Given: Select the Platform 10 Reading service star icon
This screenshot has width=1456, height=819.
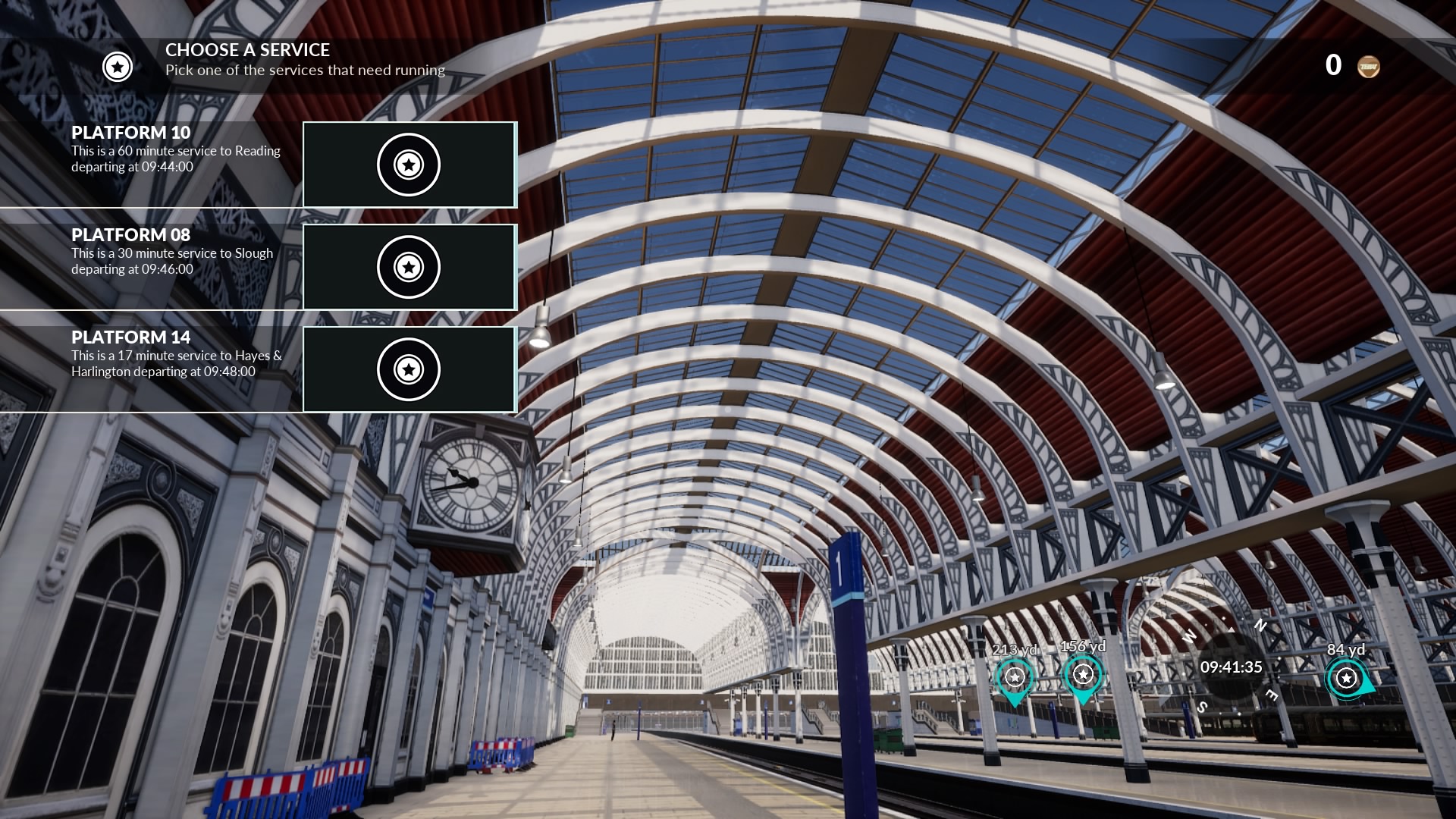Looking at the screenshot, I should coord(409,165).
